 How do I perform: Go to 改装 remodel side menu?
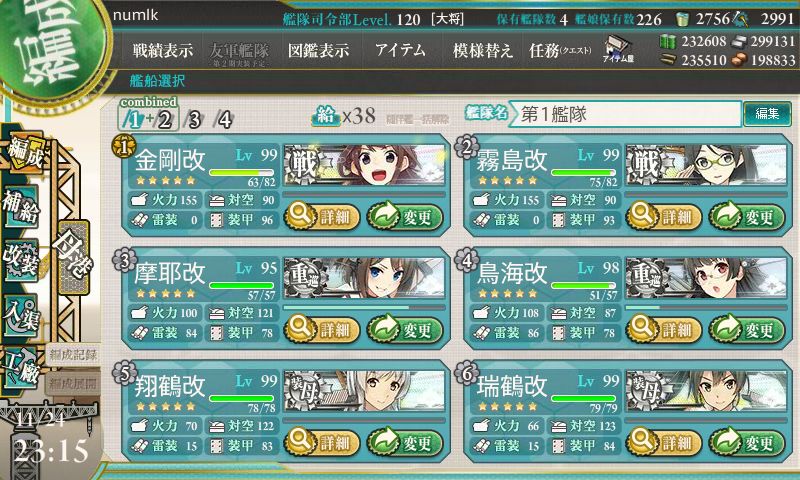[22, 257]
